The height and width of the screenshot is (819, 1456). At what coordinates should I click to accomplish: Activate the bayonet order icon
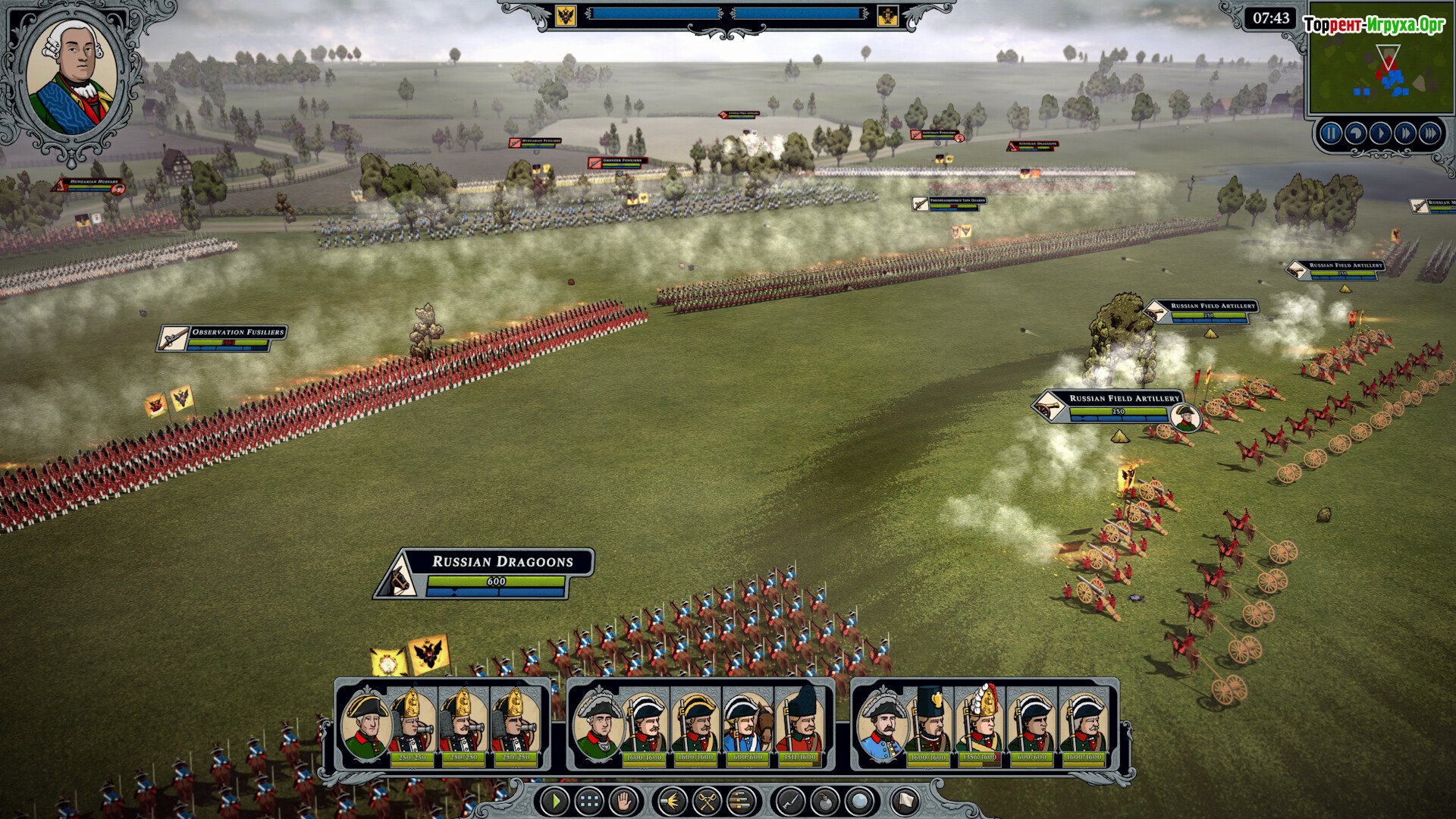(790, 801)
